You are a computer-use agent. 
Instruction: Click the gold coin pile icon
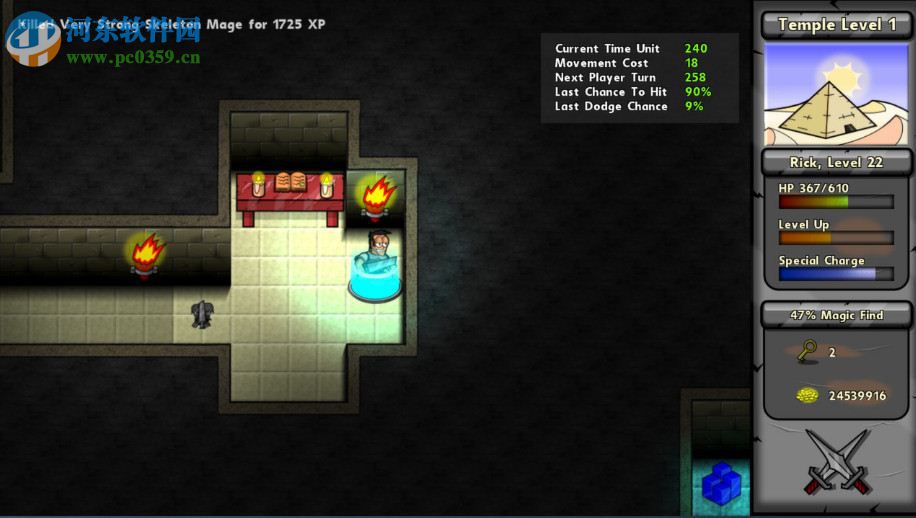(807, 395)
